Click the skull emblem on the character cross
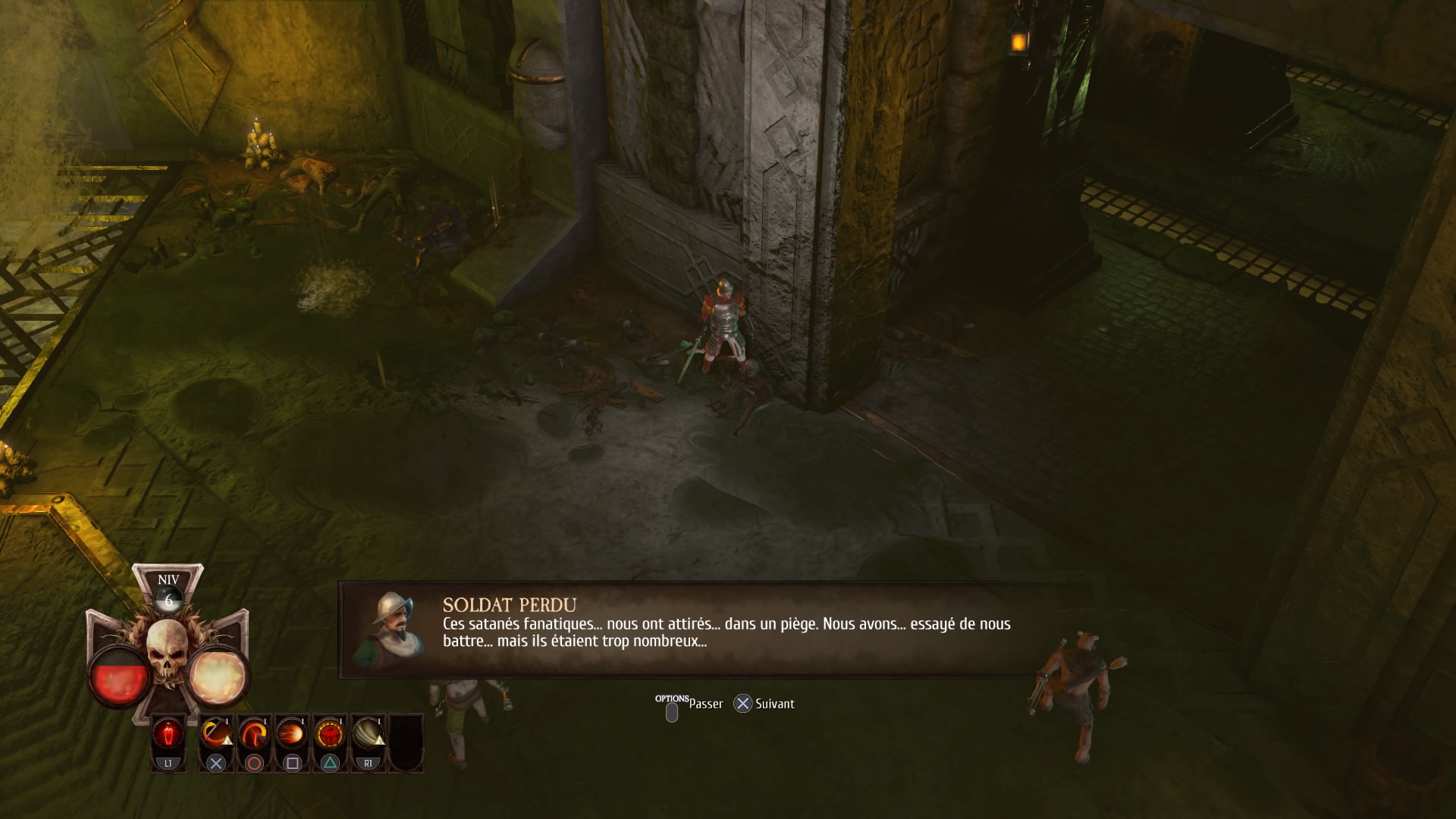The height and width of the screenshot is (819, 1456). pyautogui.click(x=167, y=650)
